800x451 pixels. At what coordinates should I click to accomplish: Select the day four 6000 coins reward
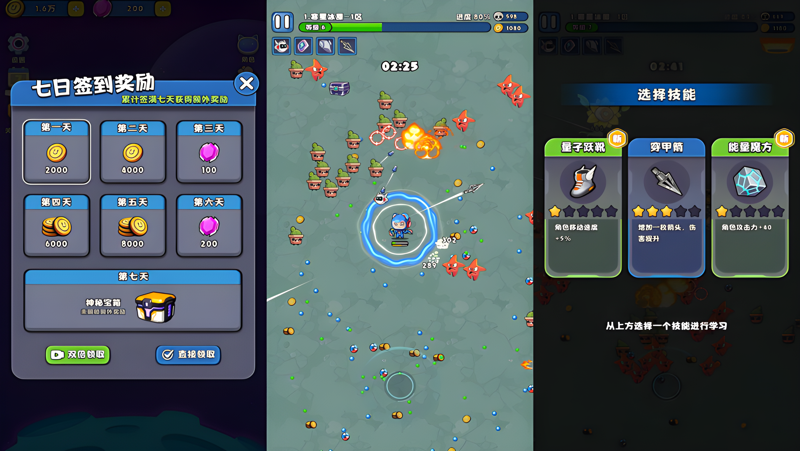56,226
